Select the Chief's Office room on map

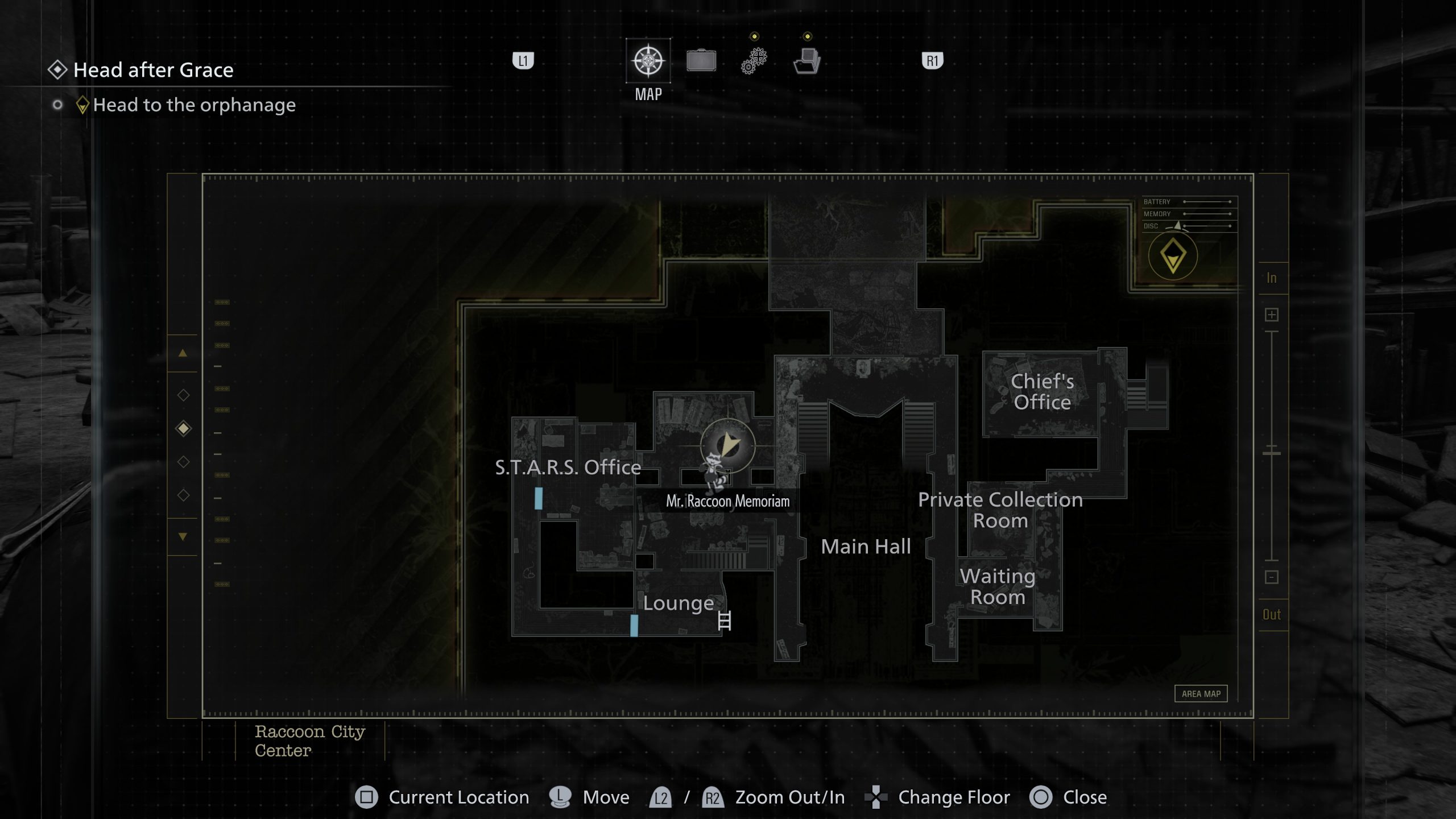1042,392
